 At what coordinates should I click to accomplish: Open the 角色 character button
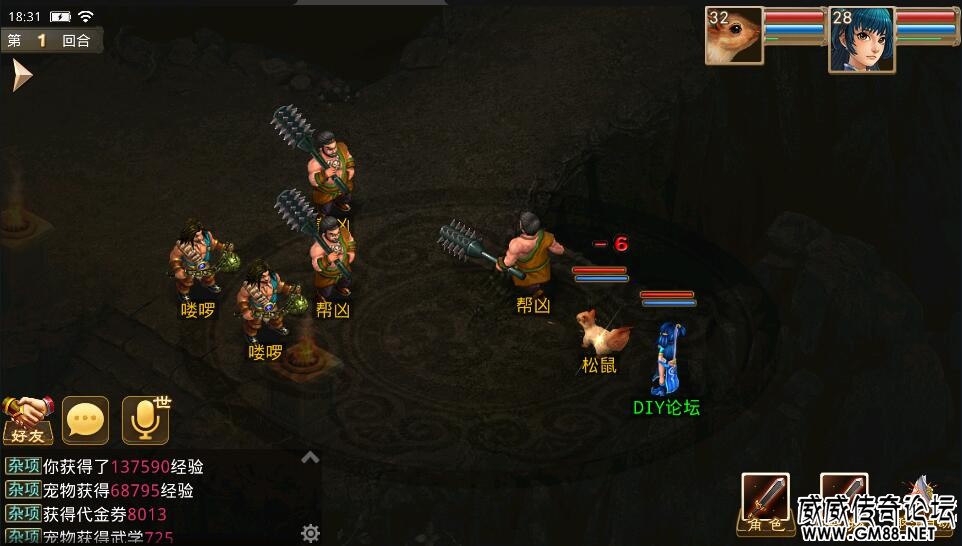pyautogui.click(x=765, y=502)
